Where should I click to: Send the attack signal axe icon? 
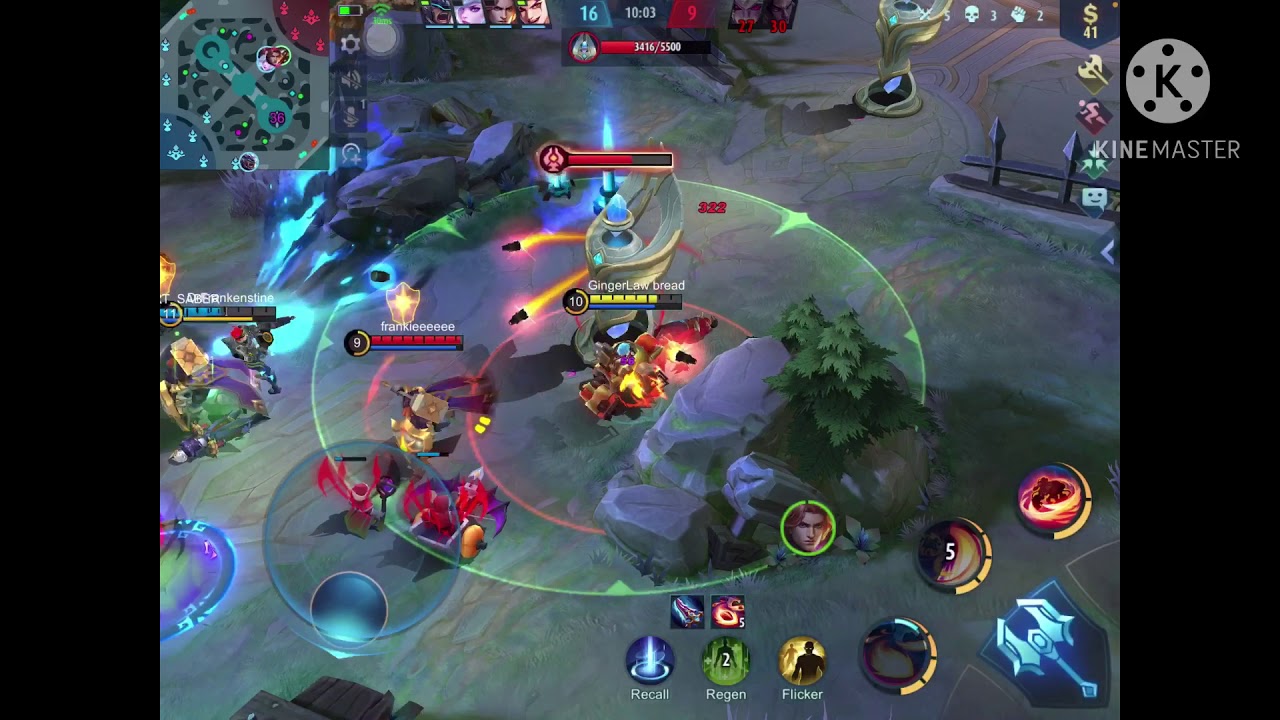tap(1094, 72)
